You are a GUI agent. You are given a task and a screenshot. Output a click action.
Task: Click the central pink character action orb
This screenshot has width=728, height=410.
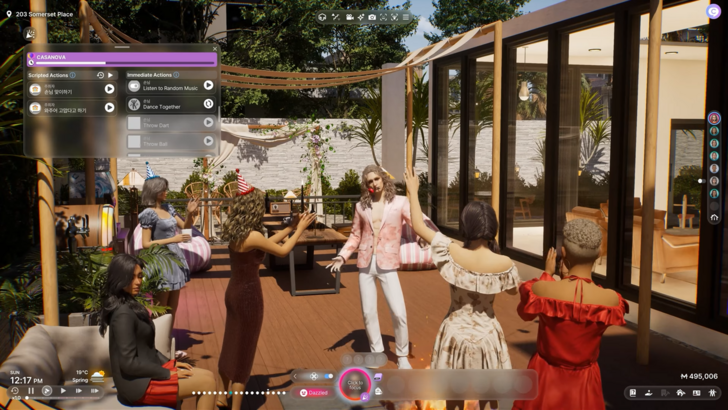point(354,382)
